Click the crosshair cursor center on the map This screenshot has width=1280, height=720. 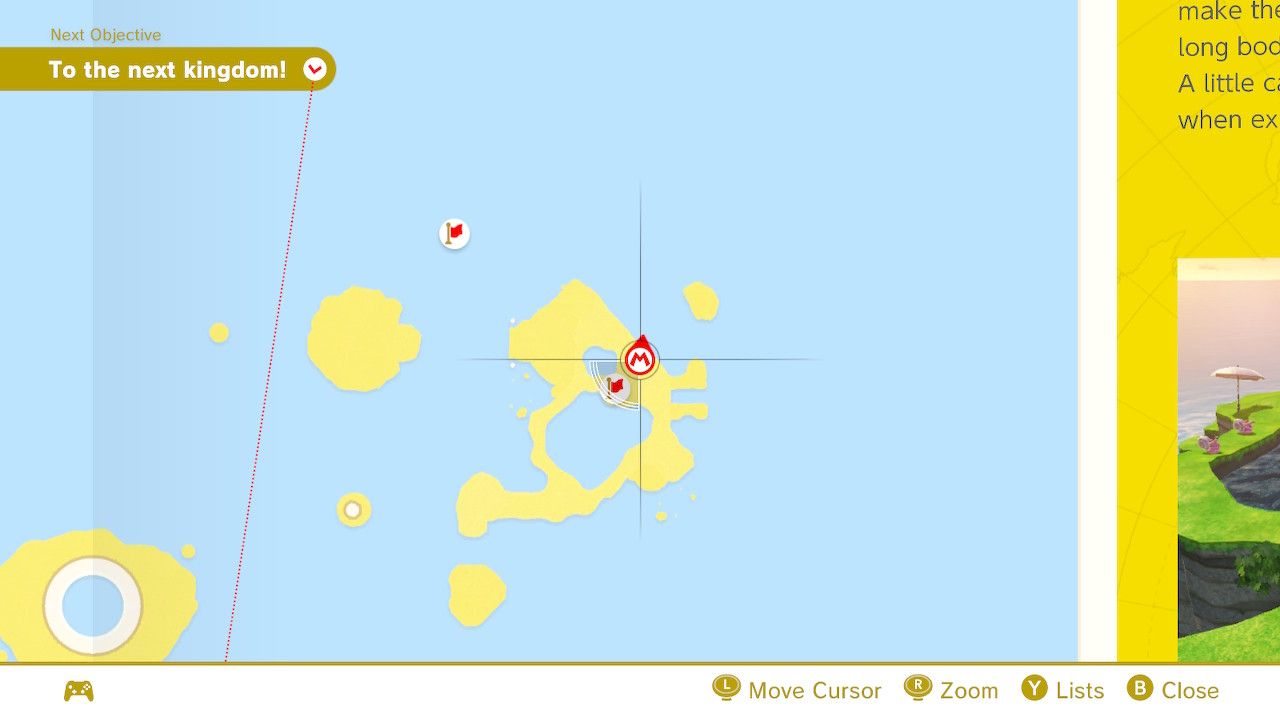641,356
